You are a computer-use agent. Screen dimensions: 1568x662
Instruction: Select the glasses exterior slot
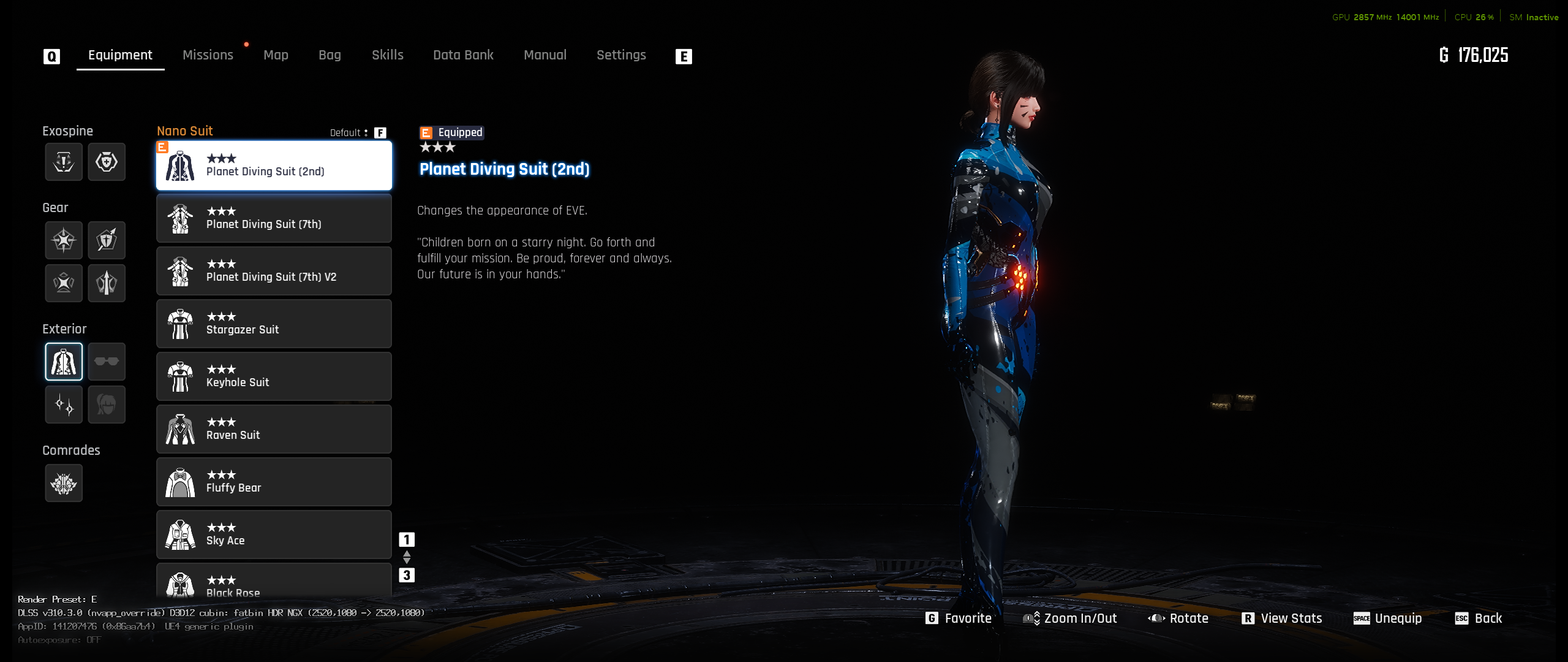[x=107, y=362]
